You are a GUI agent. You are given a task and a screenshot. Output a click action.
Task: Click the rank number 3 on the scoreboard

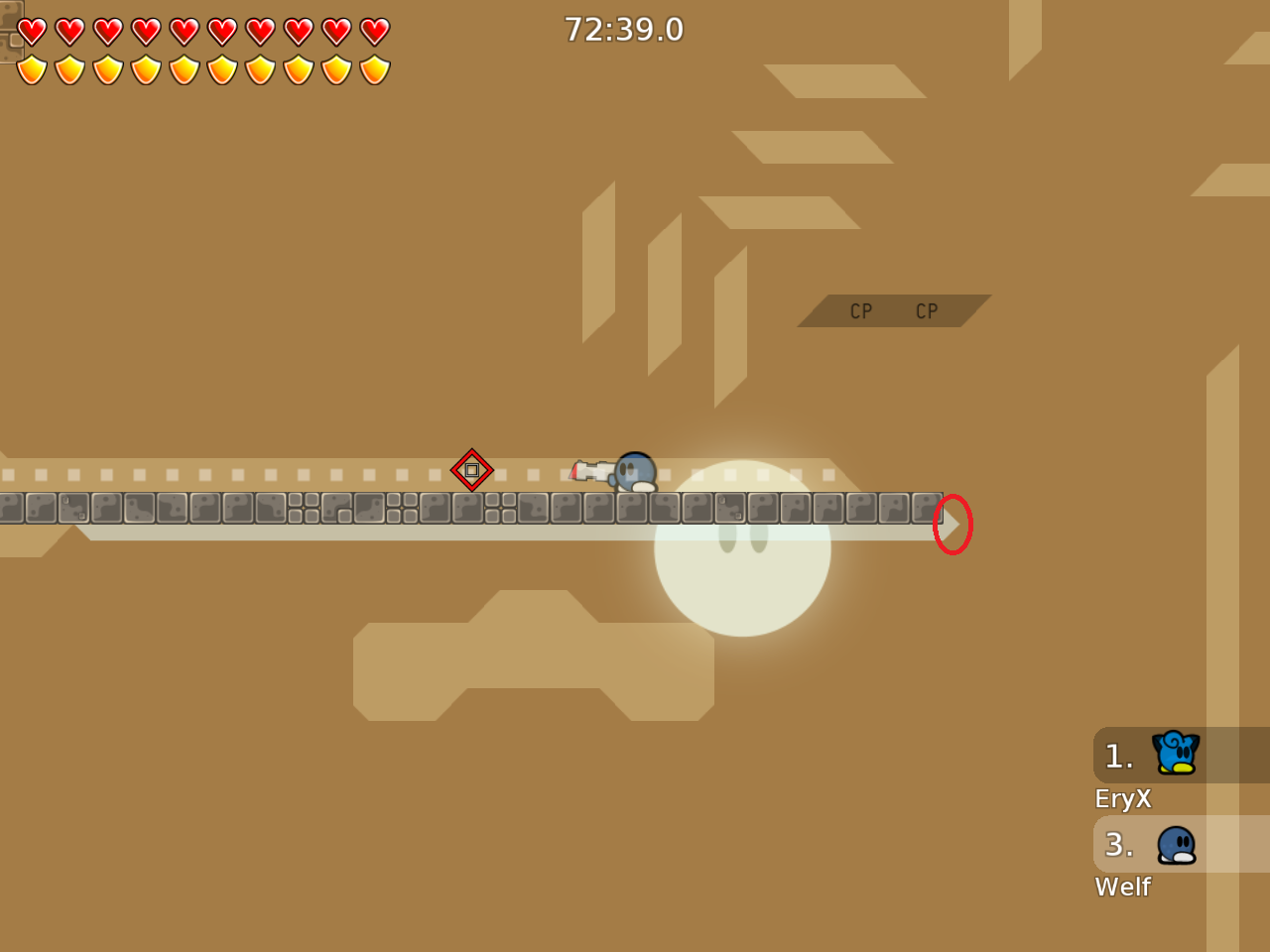click(1118, 845)
